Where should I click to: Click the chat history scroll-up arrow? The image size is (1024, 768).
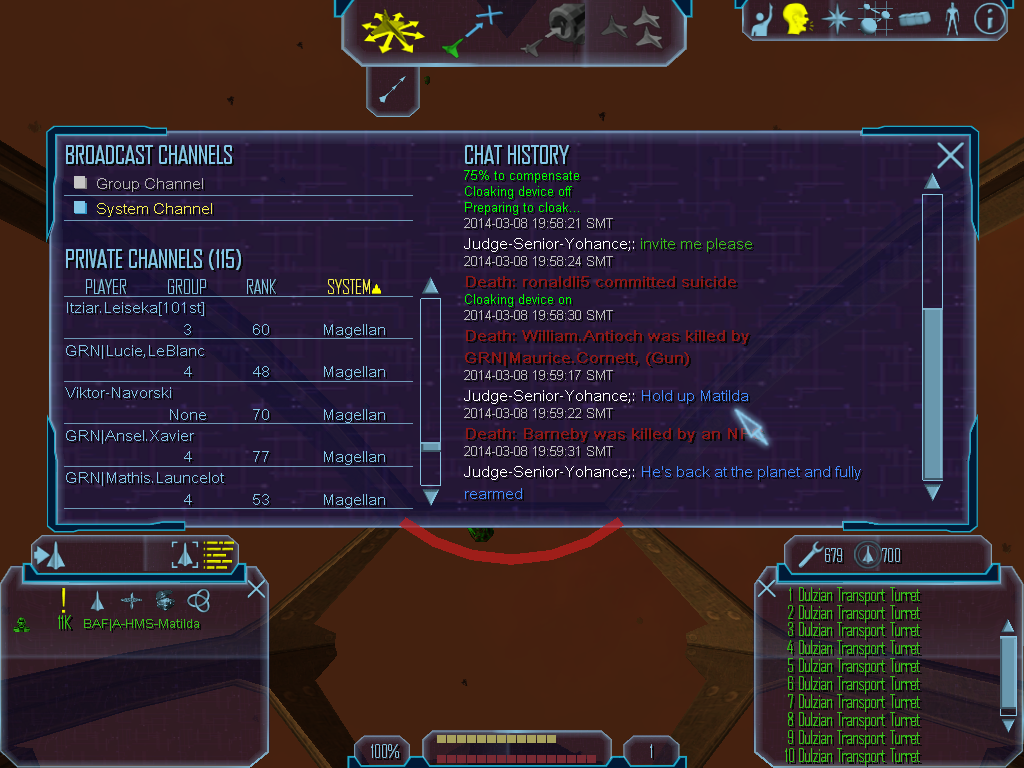pos(932,181)
